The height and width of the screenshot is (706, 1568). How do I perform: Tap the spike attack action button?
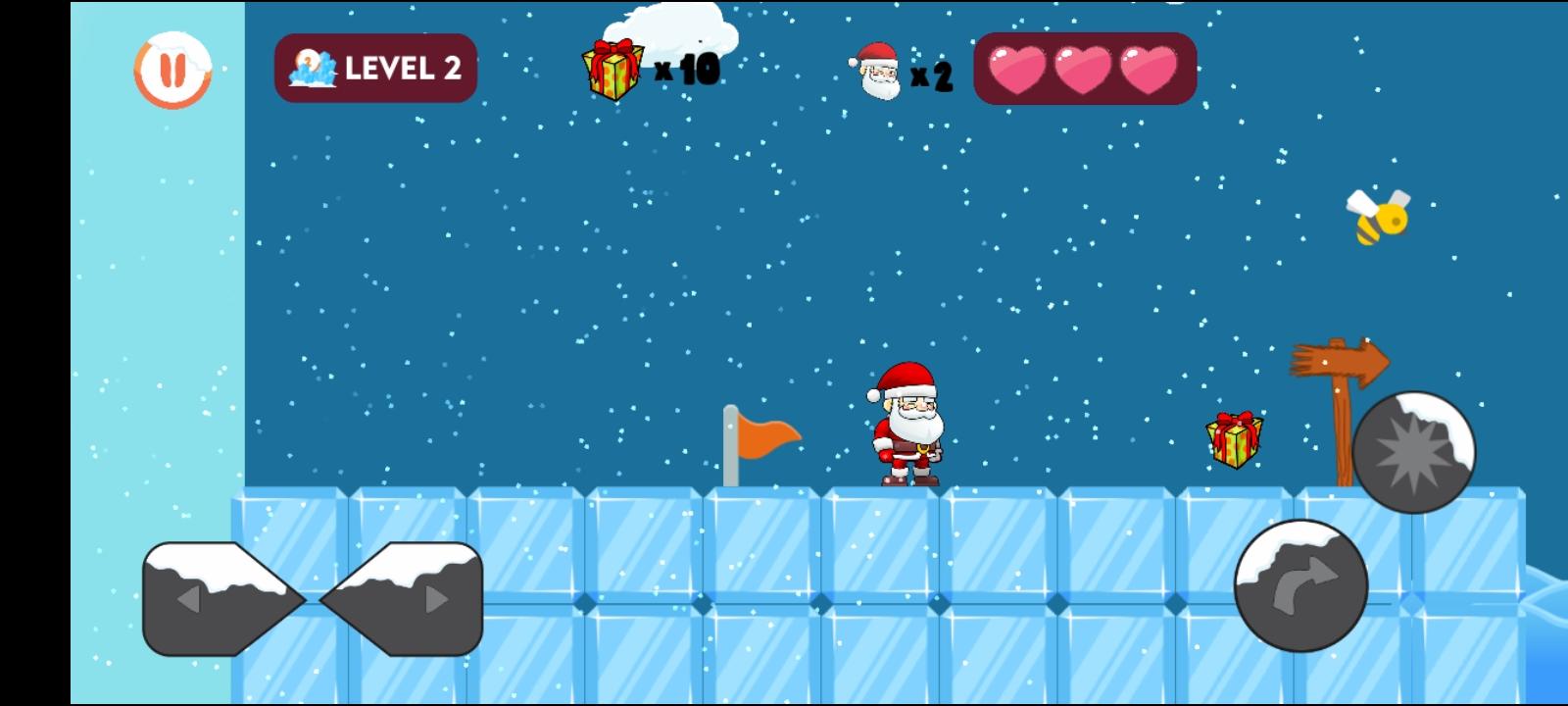[1414, 450]
